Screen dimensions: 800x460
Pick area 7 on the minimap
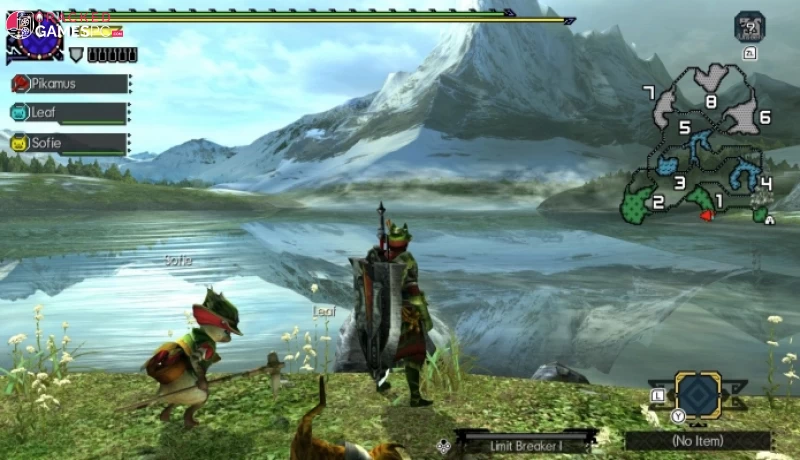[649, 93]
